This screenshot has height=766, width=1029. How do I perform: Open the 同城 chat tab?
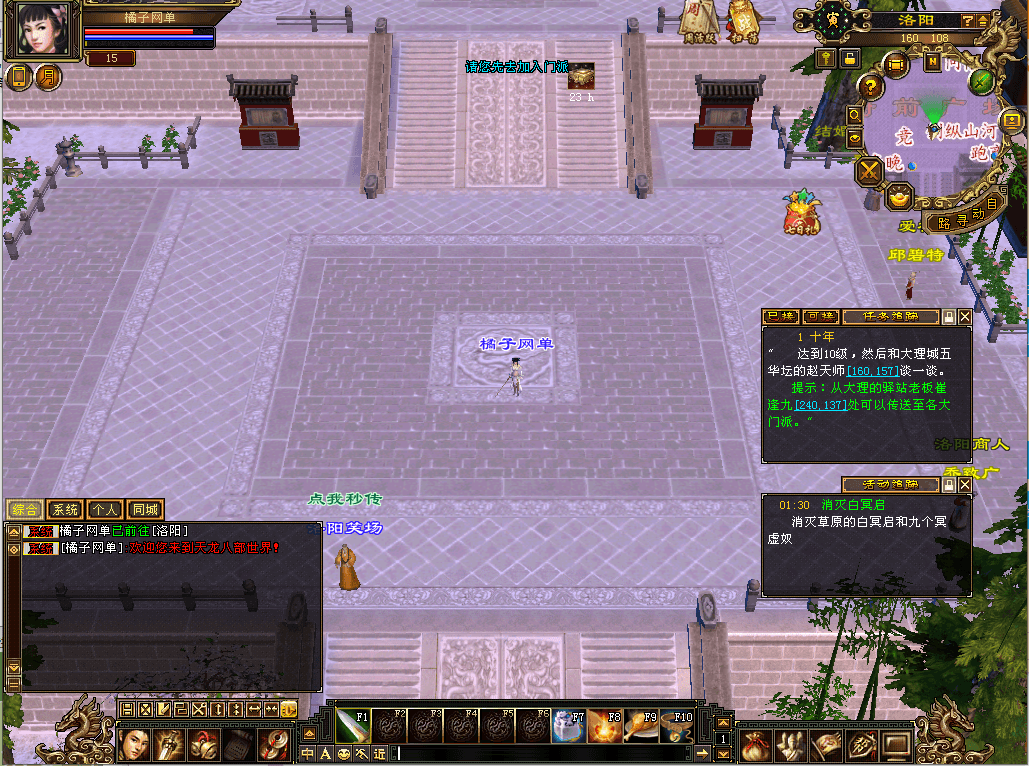point(145,509)
